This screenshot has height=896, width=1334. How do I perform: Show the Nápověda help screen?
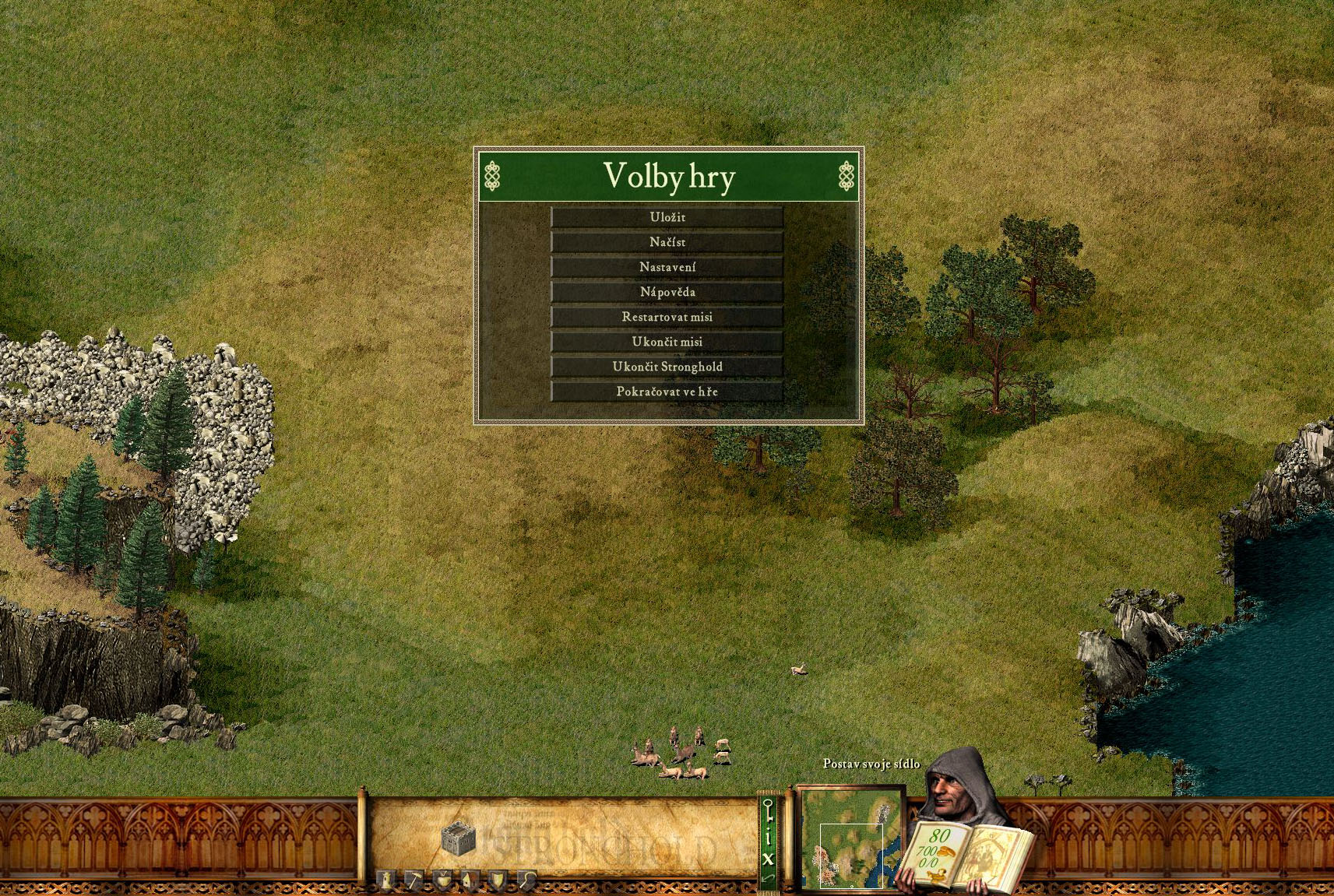(x=667, y=292)
